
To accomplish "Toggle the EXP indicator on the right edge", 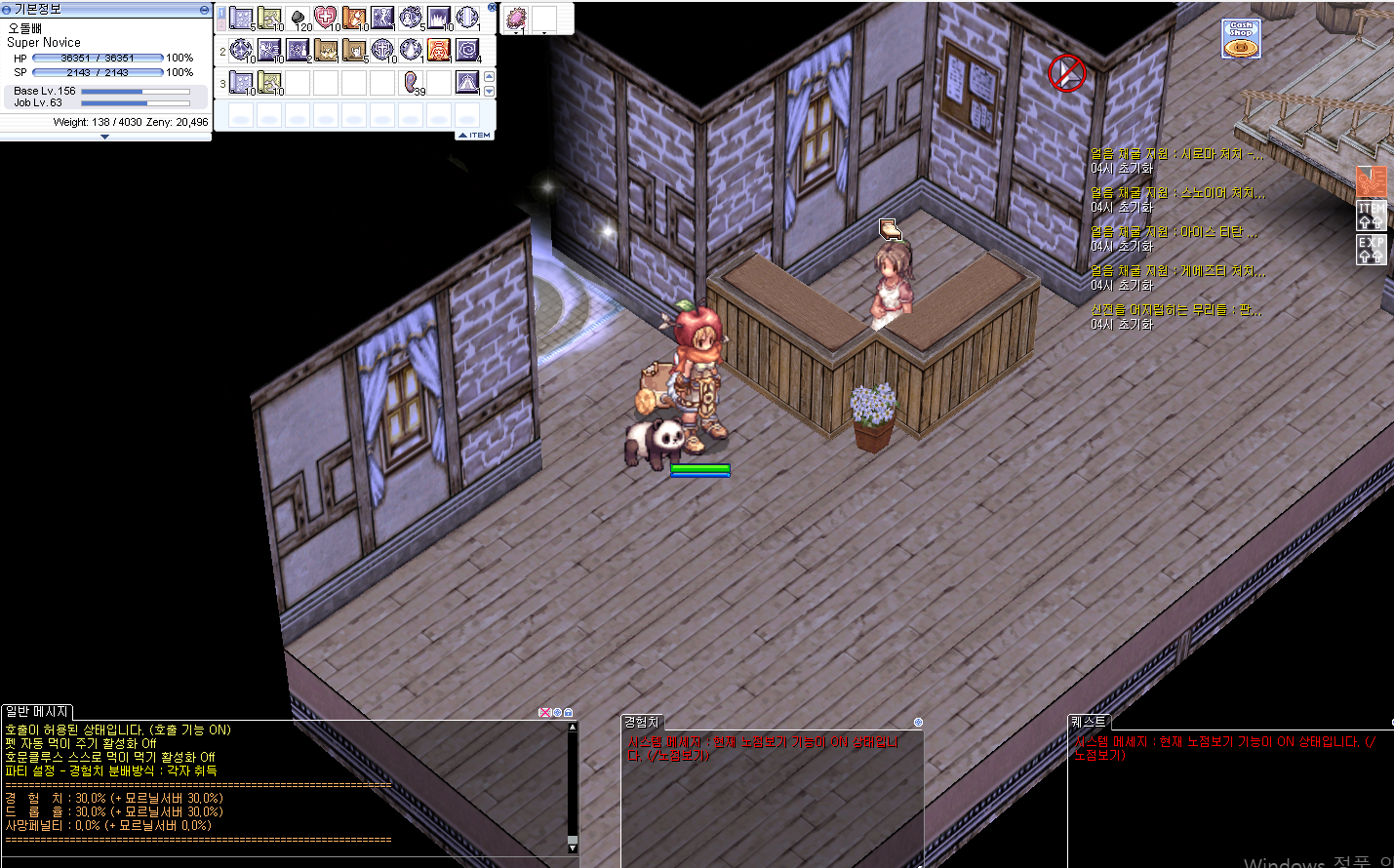I will (x=1371, y=249).
